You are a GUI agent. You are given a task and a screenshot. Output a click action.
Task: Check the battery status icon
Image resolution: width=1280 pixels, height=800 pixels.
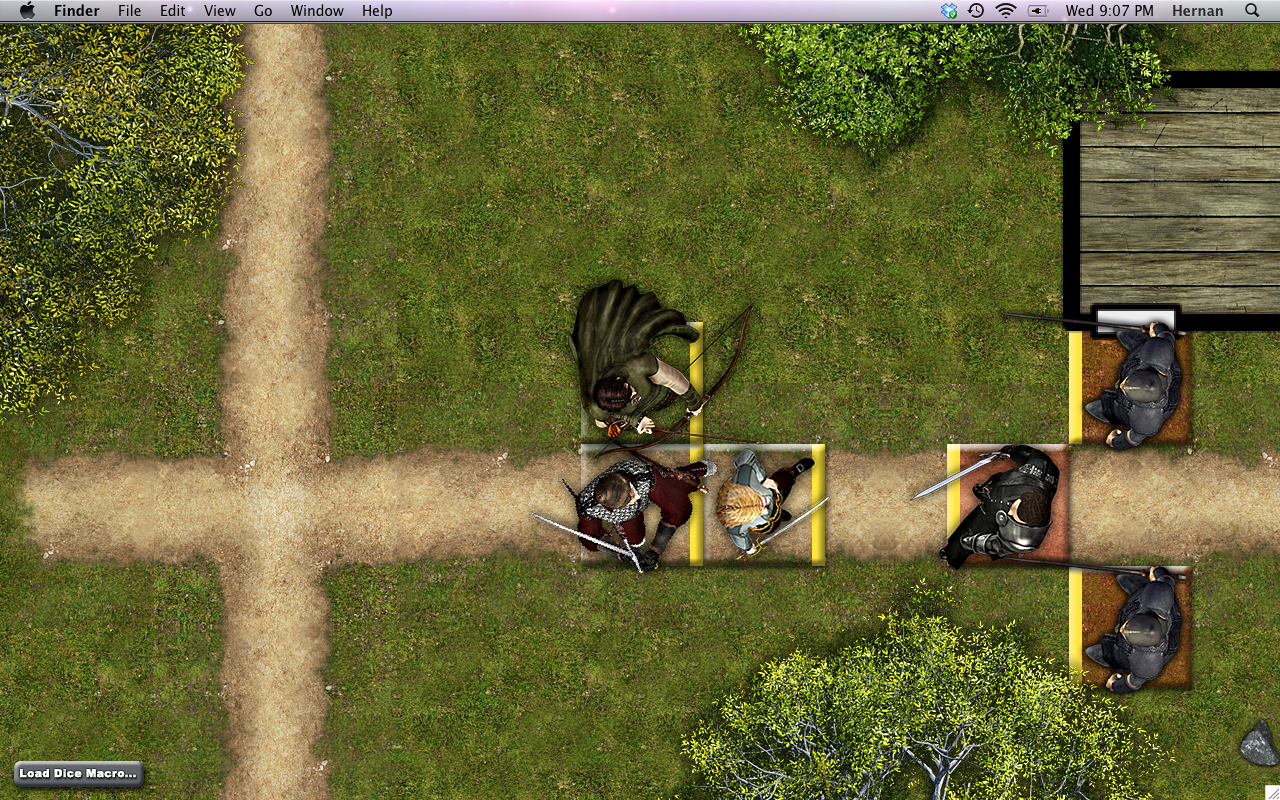1037,10
